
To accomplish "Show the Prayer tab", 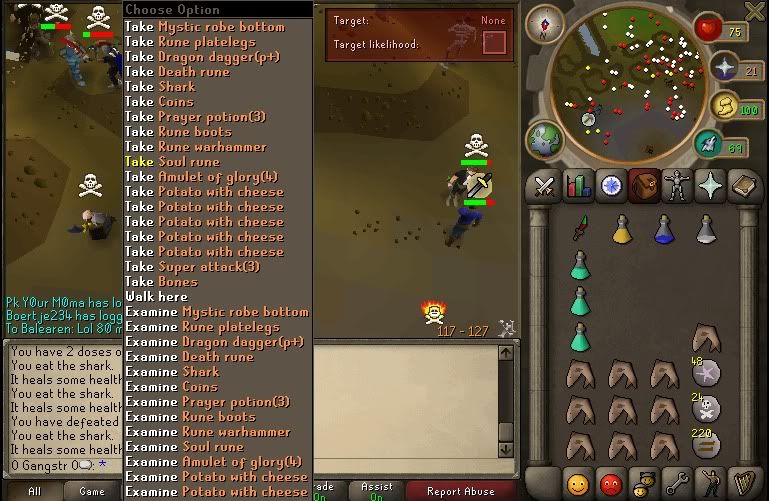I will click(x=711, y=186).
